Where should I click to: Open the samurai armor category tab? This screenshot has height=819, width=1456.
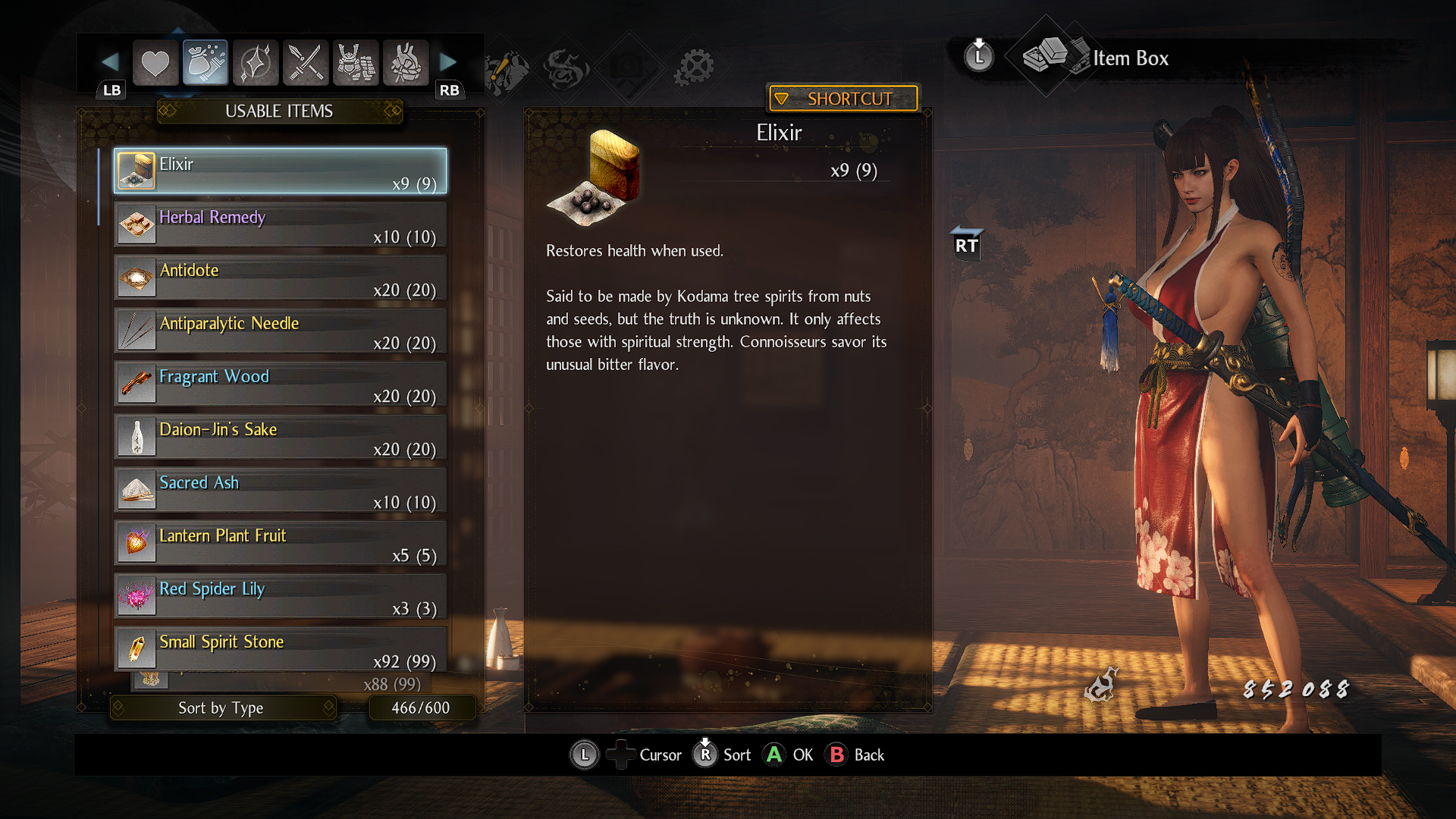pos(356,63)
